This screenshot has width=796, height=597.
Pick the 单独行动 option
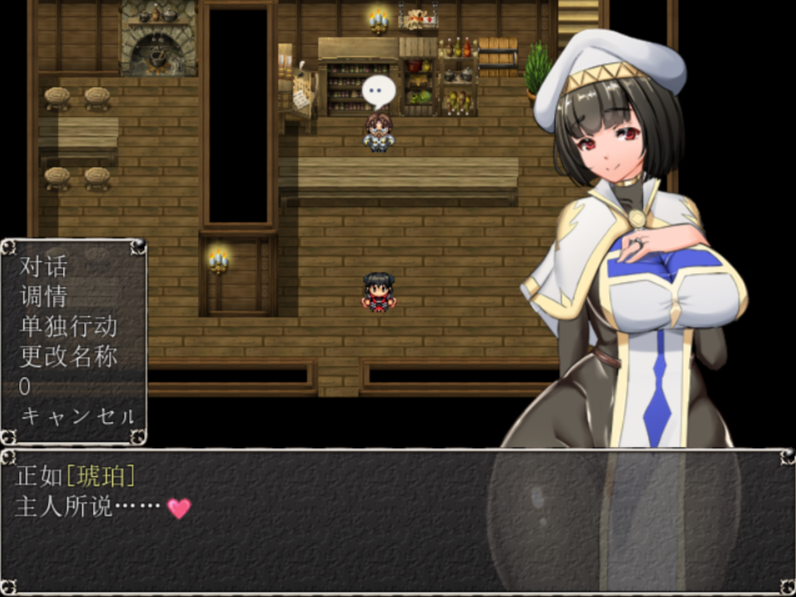click(69, 326)
